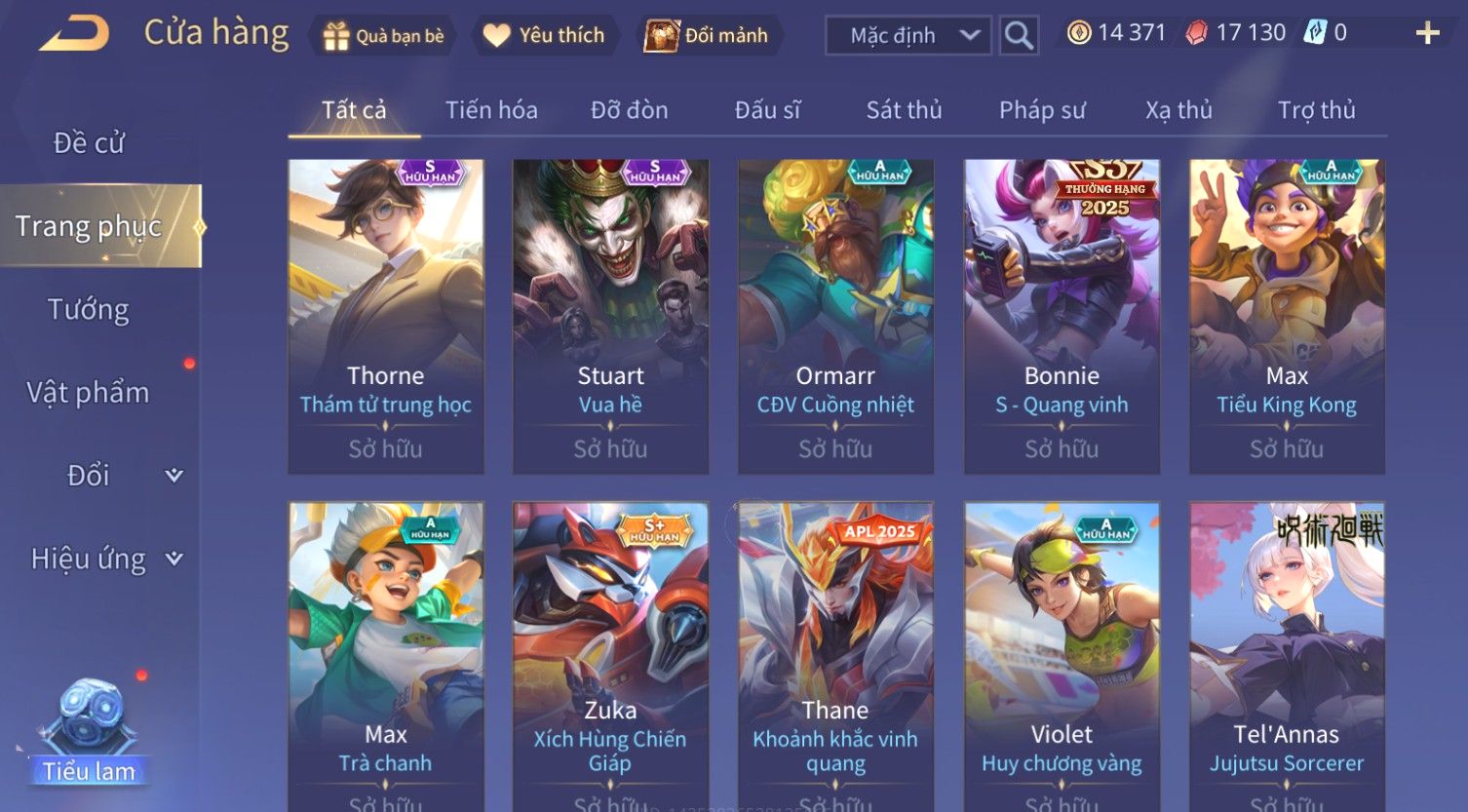
Task: Open the Yêu thích favorites list
Action: tap(545, 36)
